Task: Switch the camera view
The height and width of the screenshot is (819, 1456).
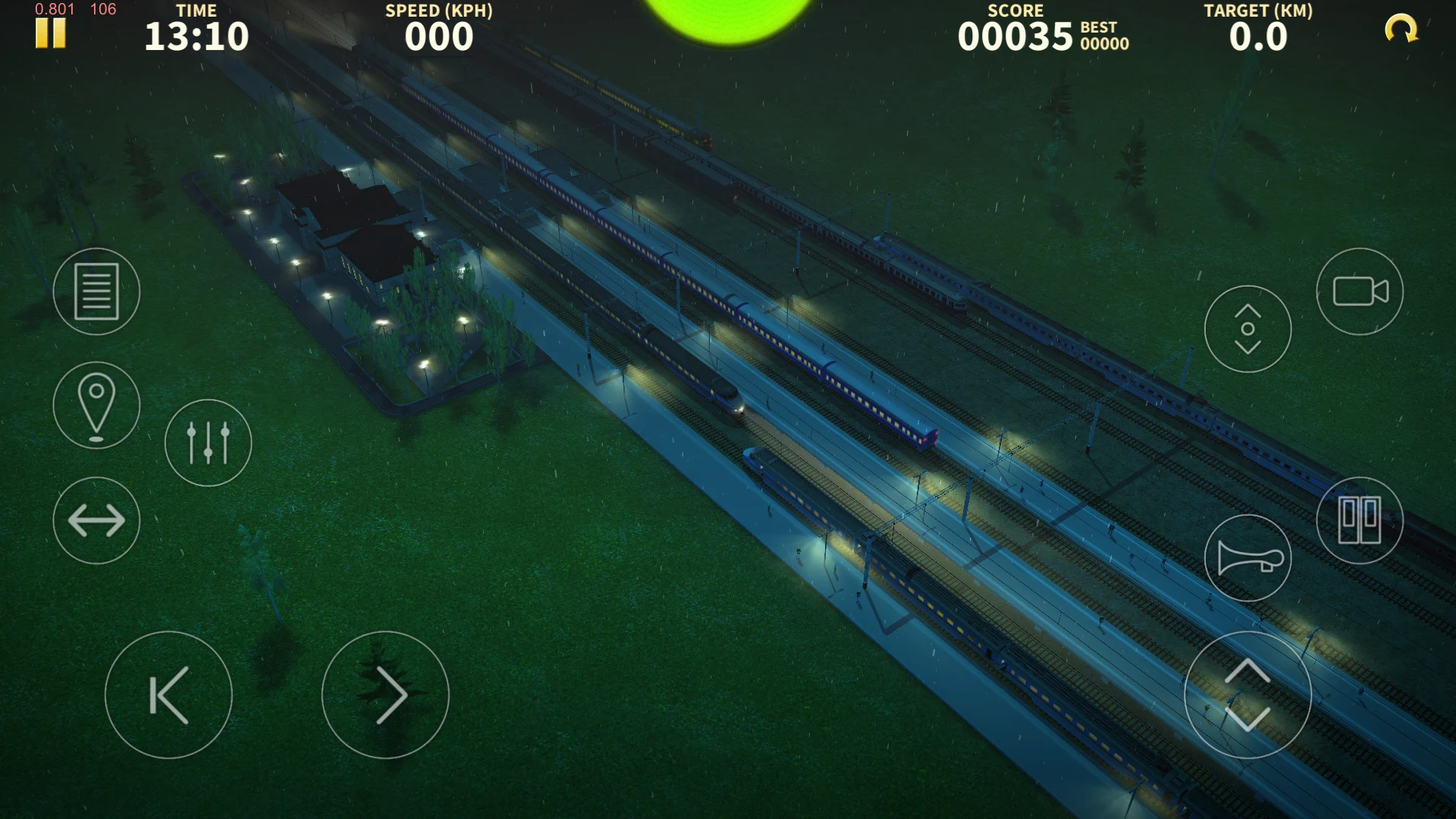Action: tap(1360, 292)
